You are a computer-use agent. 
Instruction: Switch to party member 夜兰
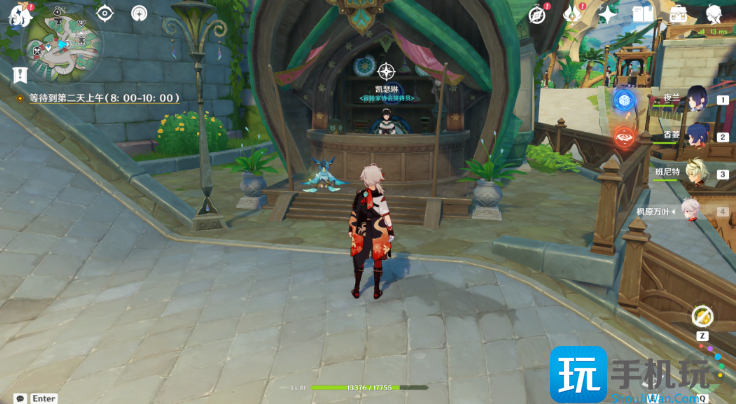point(697,101)
